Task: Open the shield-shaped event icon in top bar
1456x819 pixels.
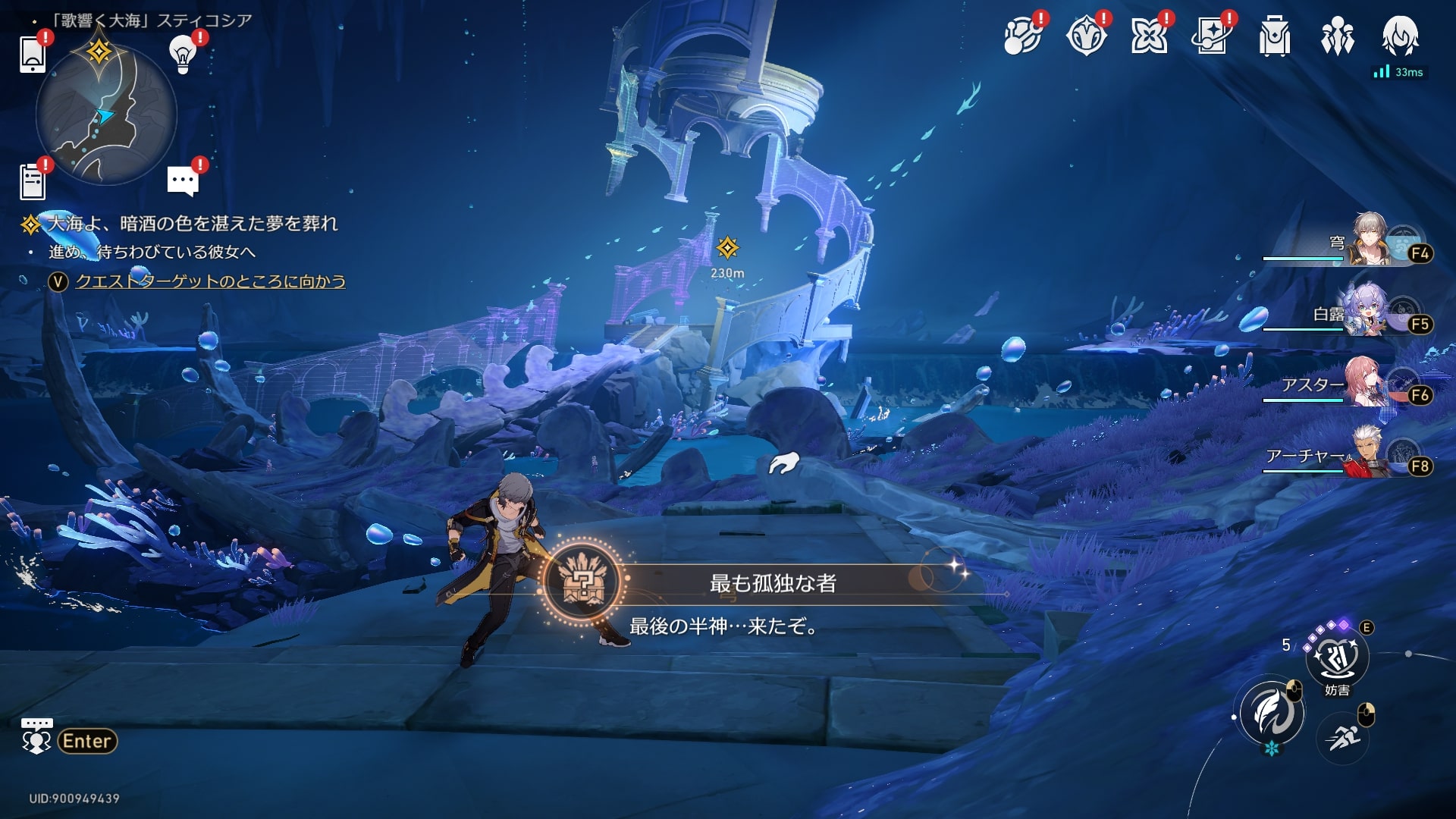Action: pos(1085,36)
